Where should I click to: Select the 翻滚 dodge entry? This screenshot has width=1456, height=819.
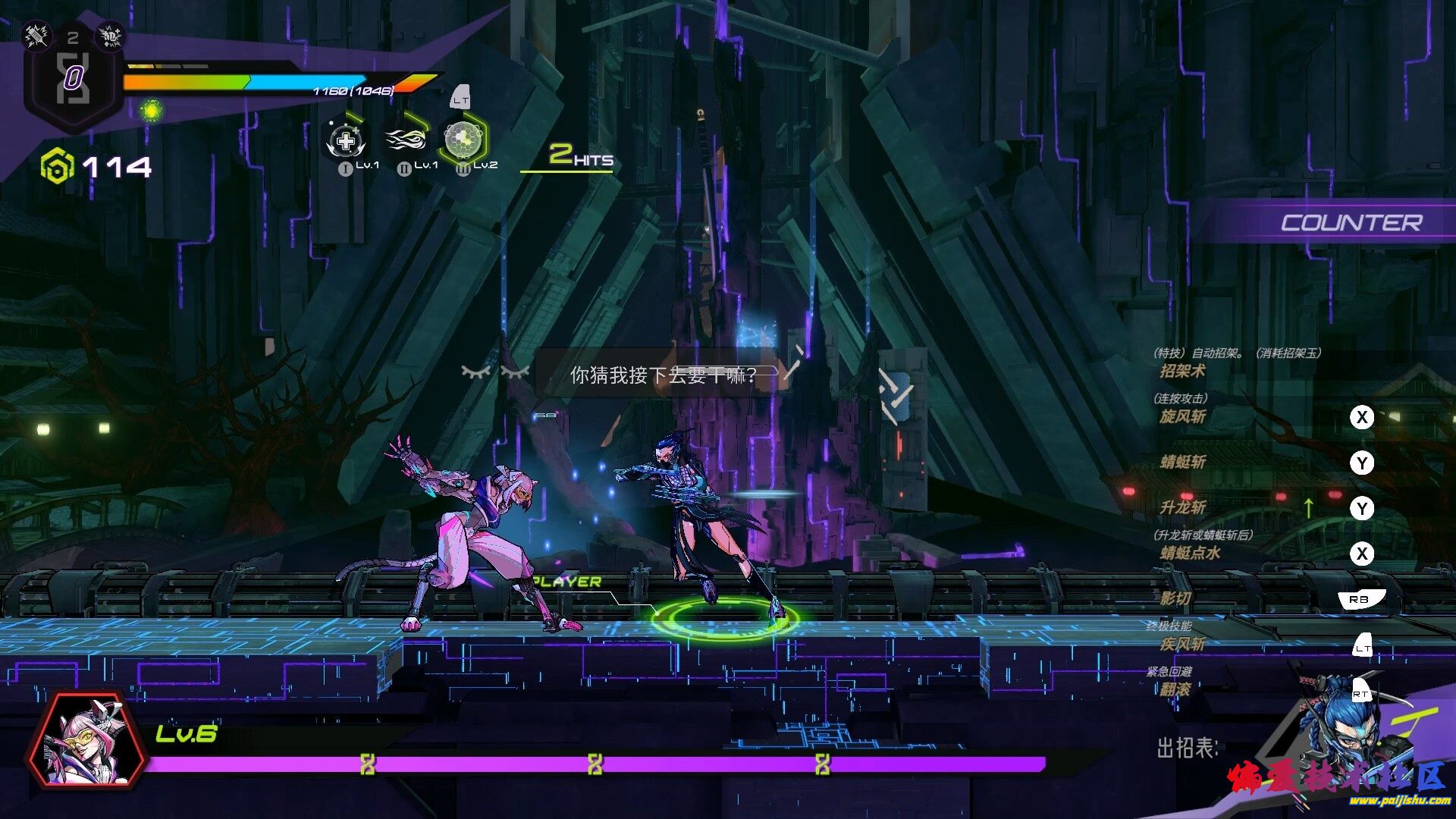pyautogui.click(x=1175, y=689)
